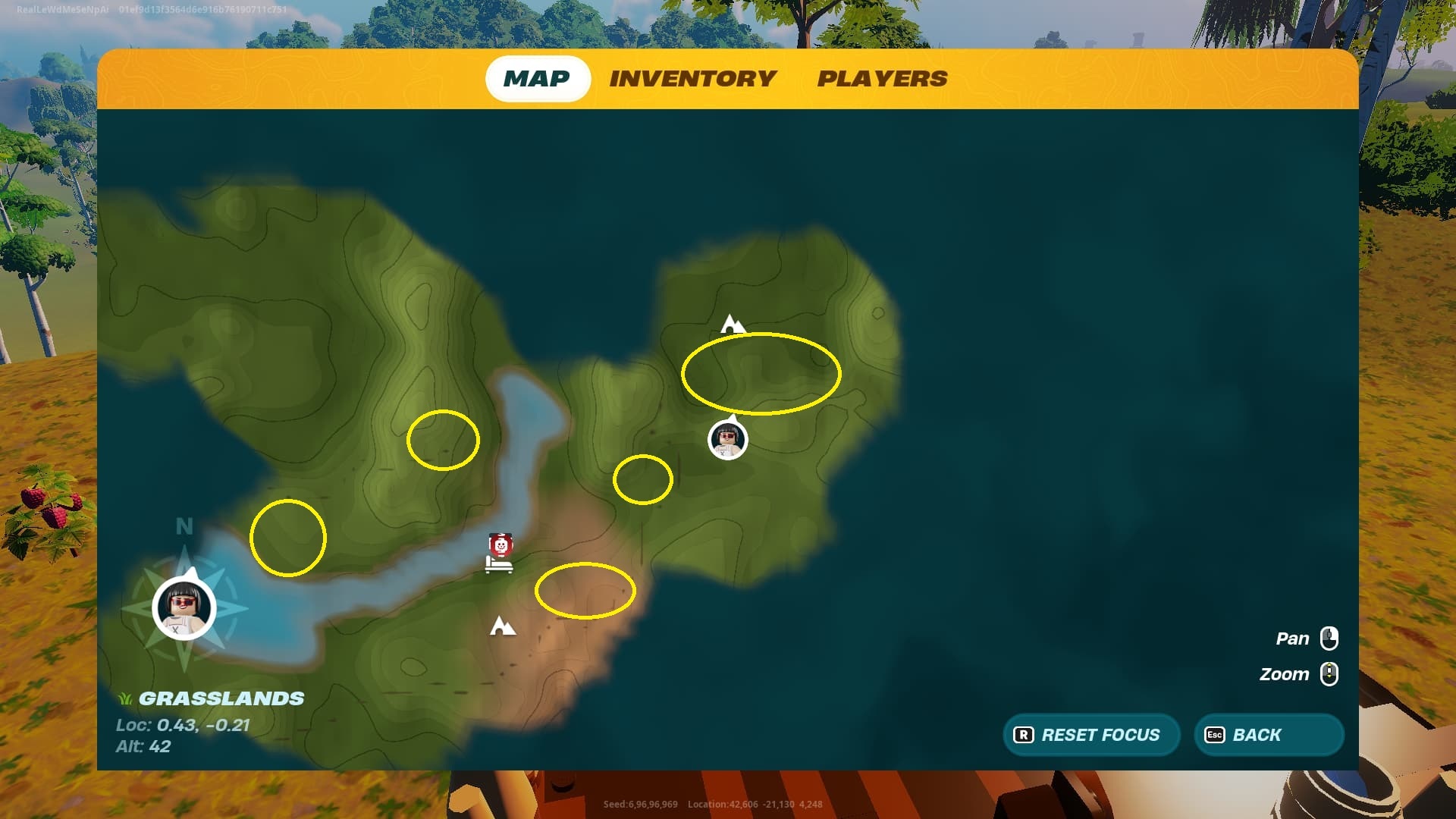Switch to the Inventory tab
This screenshot has height=819, width=1456.
[x=692, y=79]
